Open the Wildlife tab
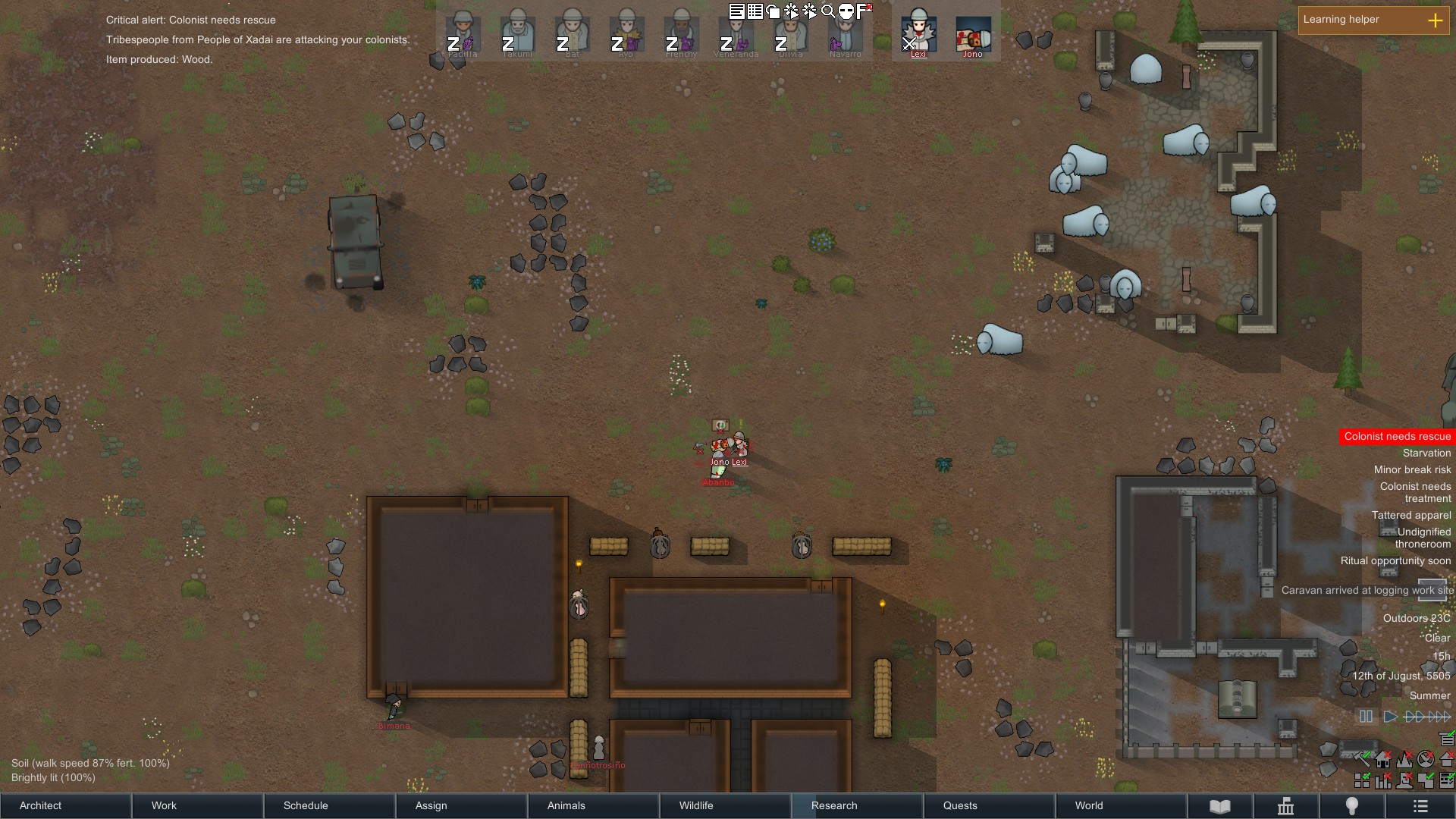Viewport: 1456px width, 819px height. (x=725, y=805)
